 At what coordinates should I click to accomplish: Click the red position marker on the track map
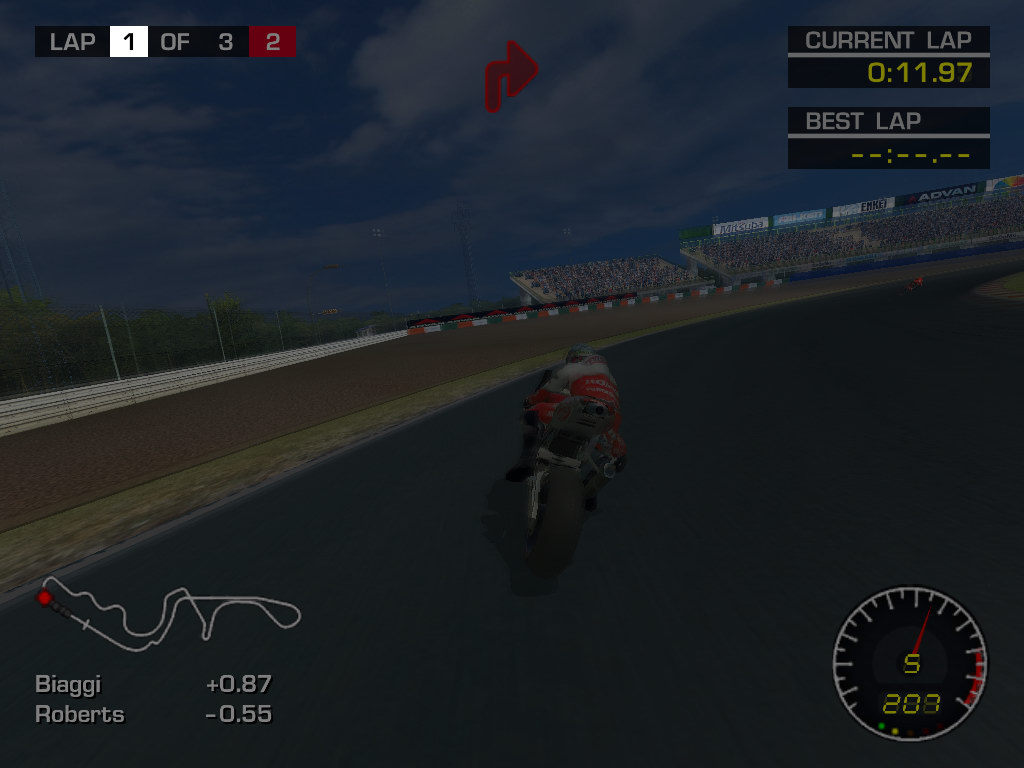(x=44, y=598)
